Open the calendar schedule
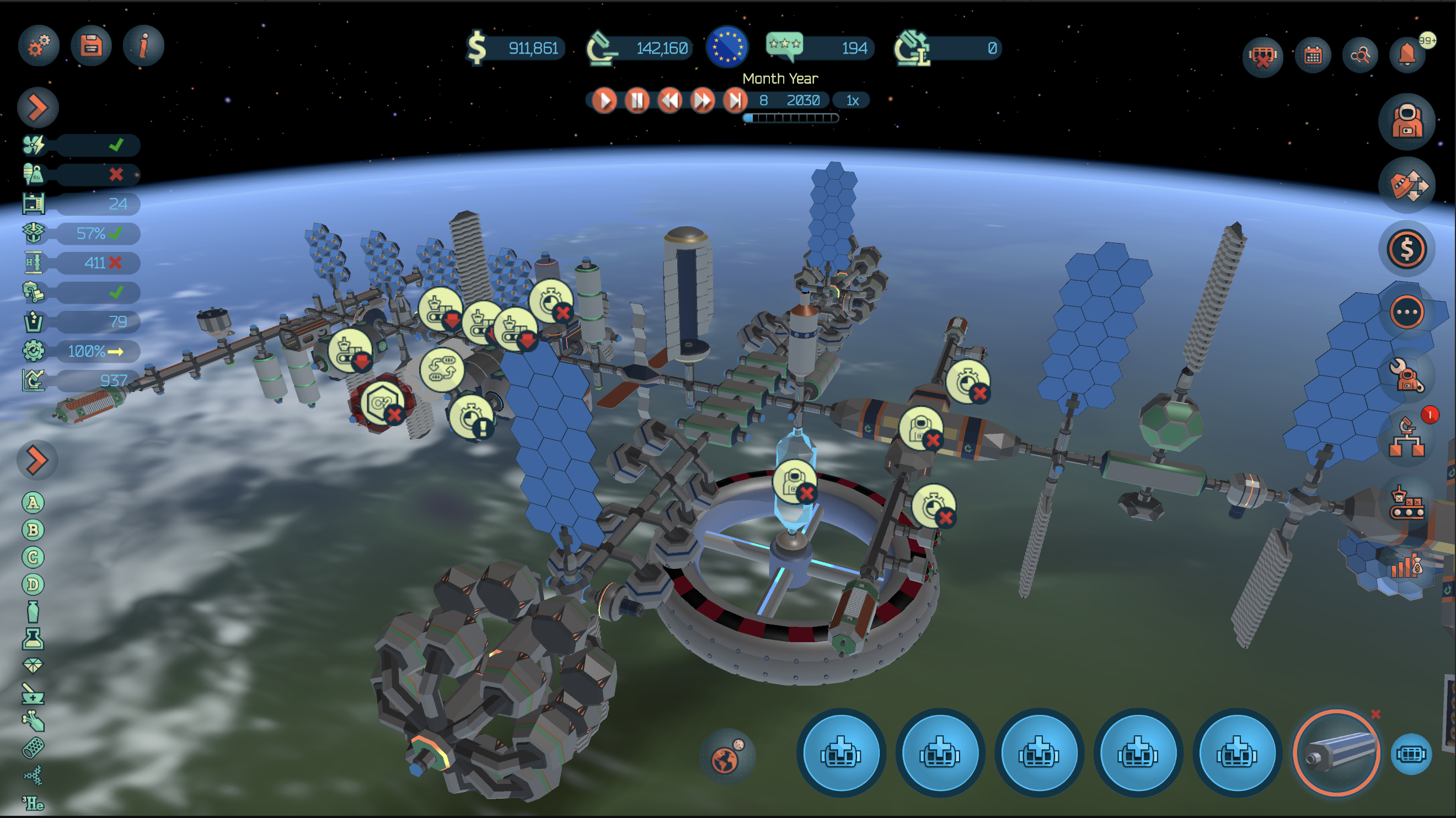This screenshot has height=818, width=1456. [1313, 55]
